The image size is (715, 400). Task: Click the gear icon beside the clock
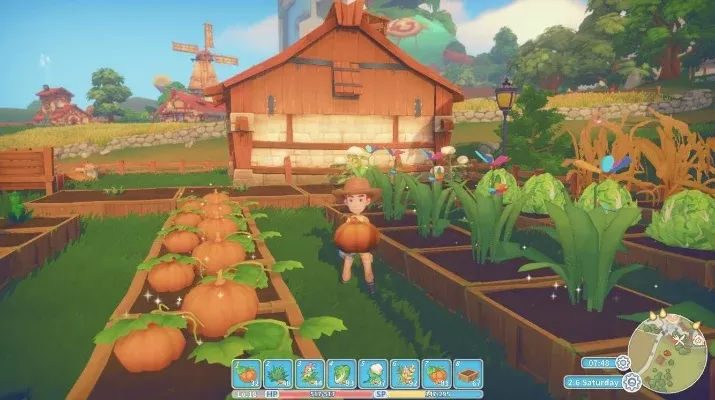pos(621,363)
